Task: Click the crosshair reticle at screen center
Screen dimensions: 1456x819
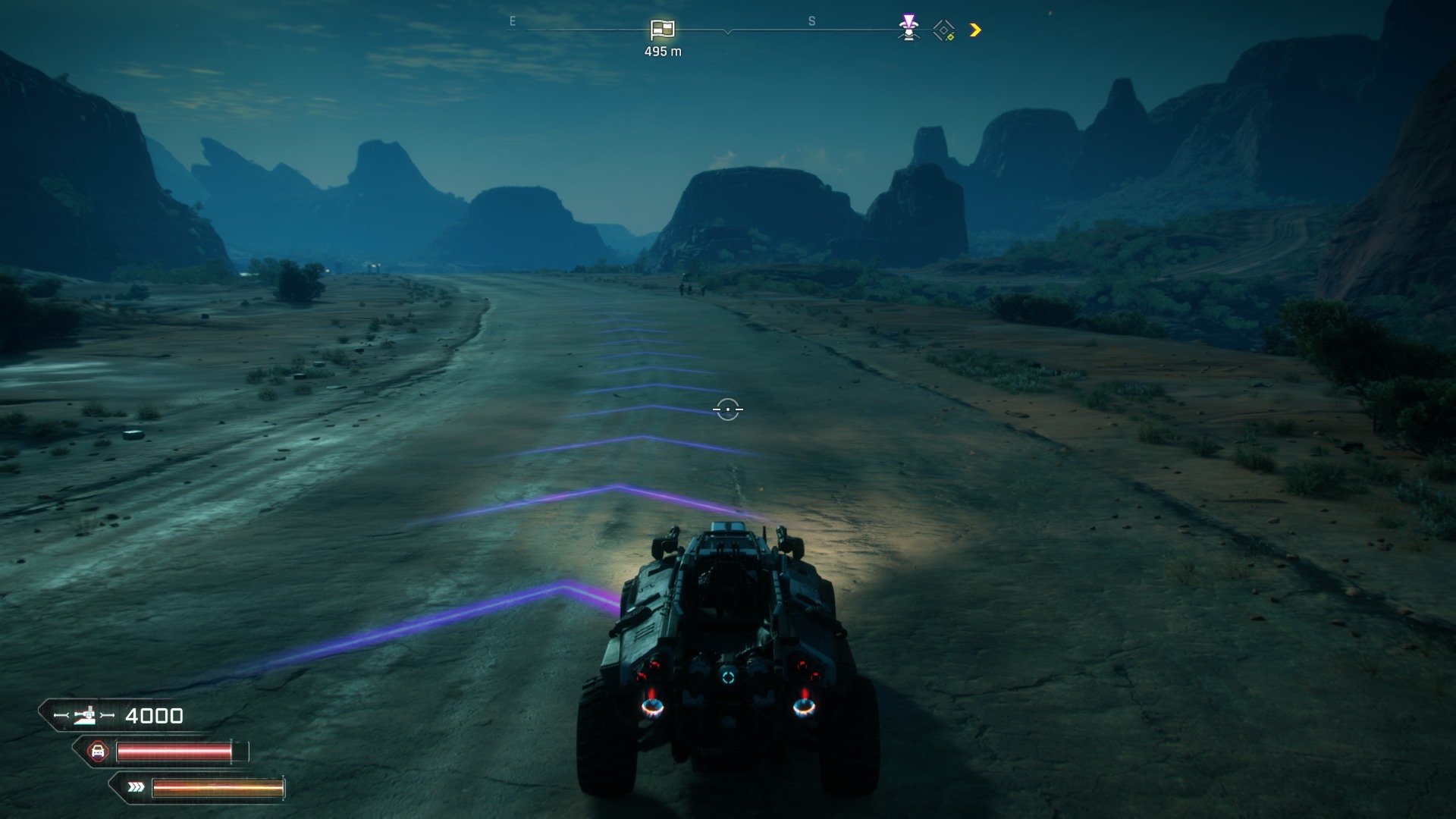Action: coord(727,409)
